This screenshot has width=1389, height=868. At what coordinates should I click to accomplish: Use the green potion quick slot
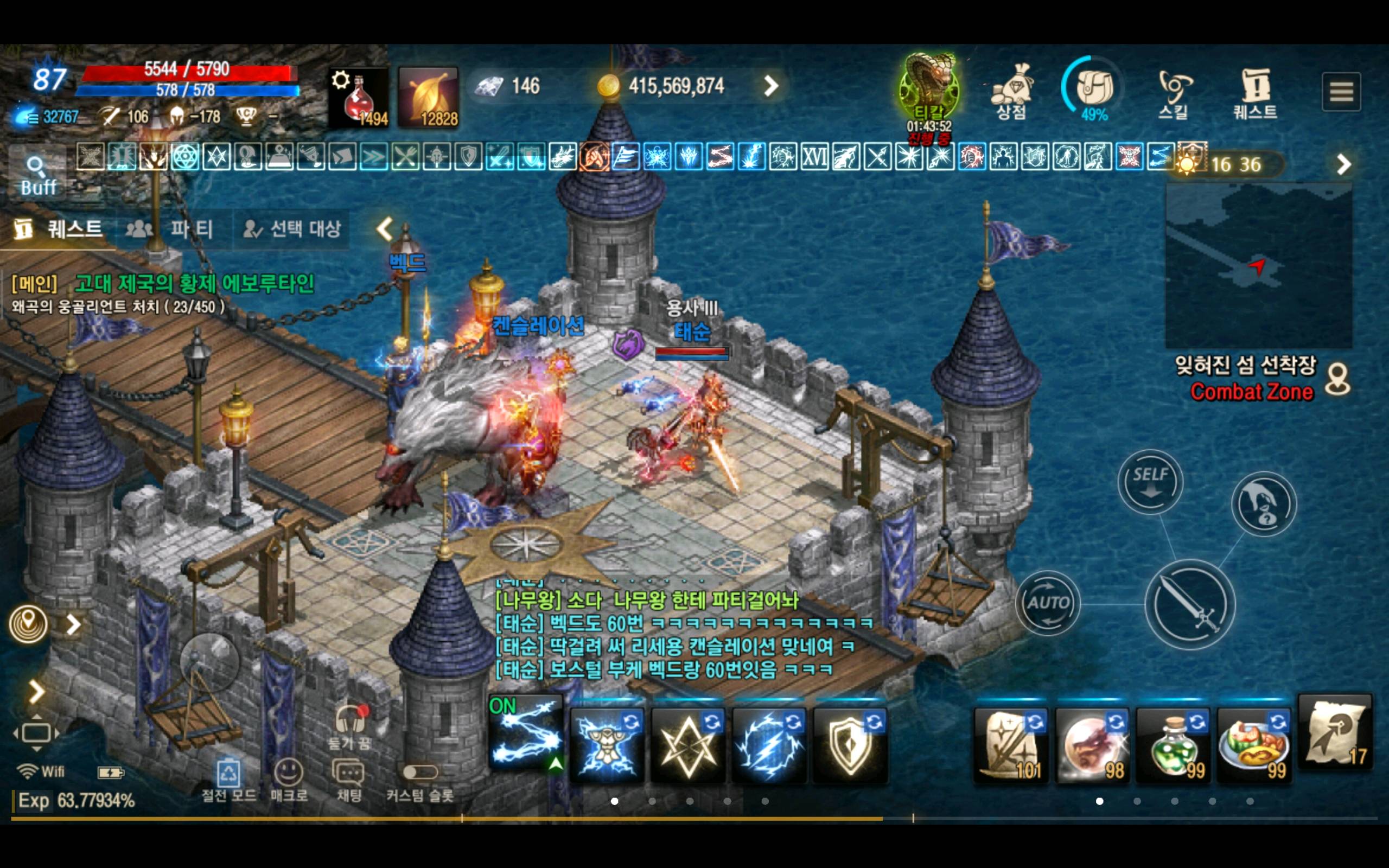[1174, 746]
